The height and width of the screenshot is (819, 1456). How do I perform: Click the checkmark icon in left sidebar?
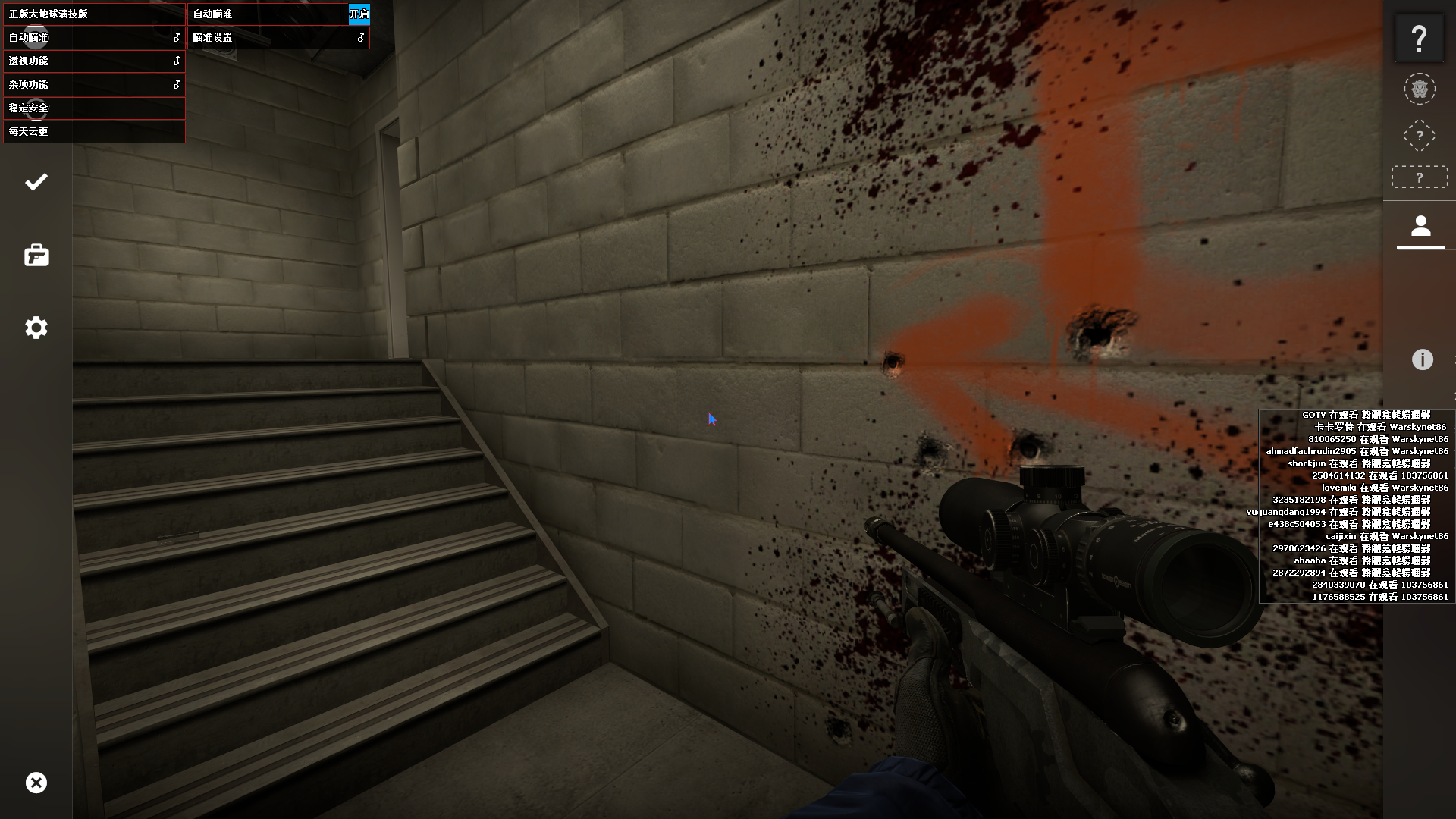tap(36, 182)
